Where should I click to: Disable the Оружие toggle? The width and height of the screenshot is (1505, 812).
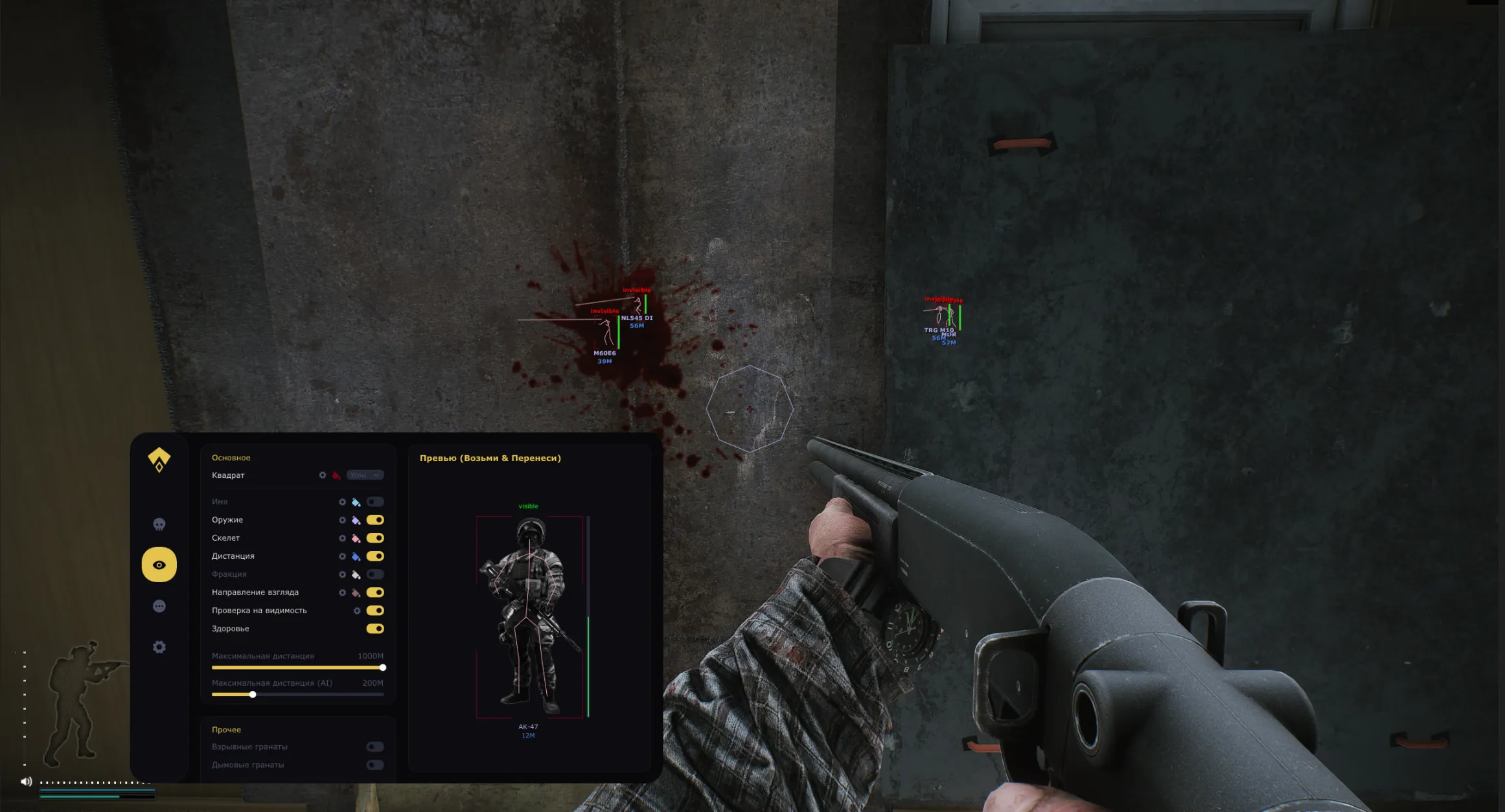374,519
